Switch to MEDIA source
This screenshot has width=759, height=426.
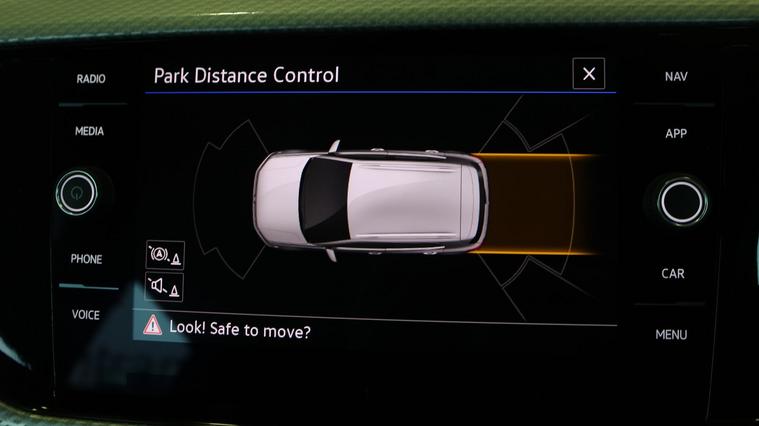point(90,131)
